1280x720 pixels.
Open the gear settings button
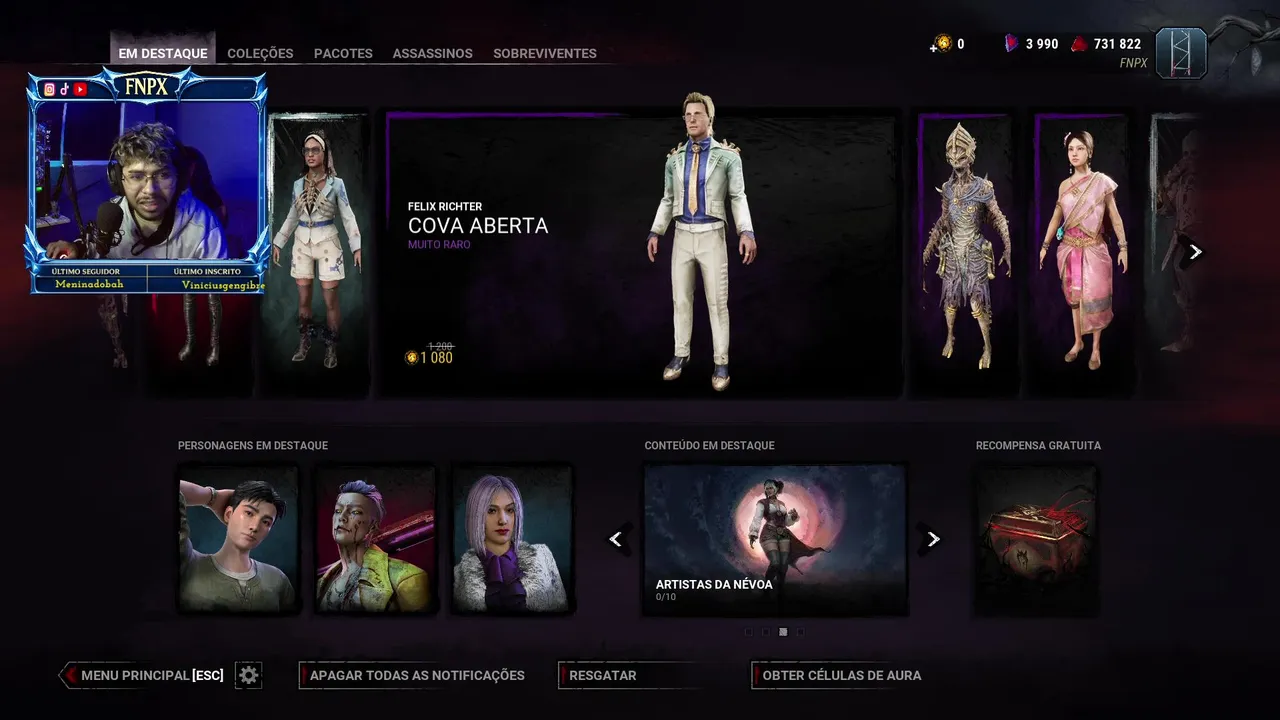[249, 675]
